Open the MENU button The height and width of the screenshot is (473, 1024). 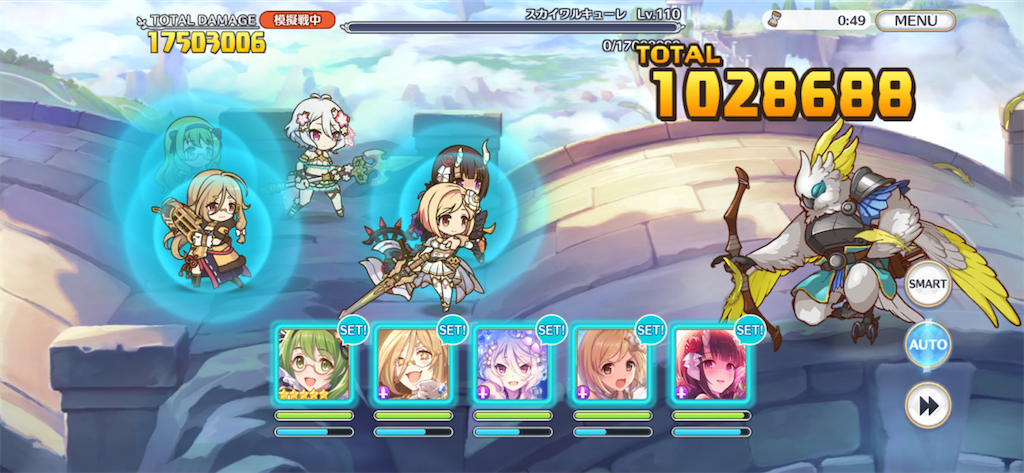coord(915,20)
